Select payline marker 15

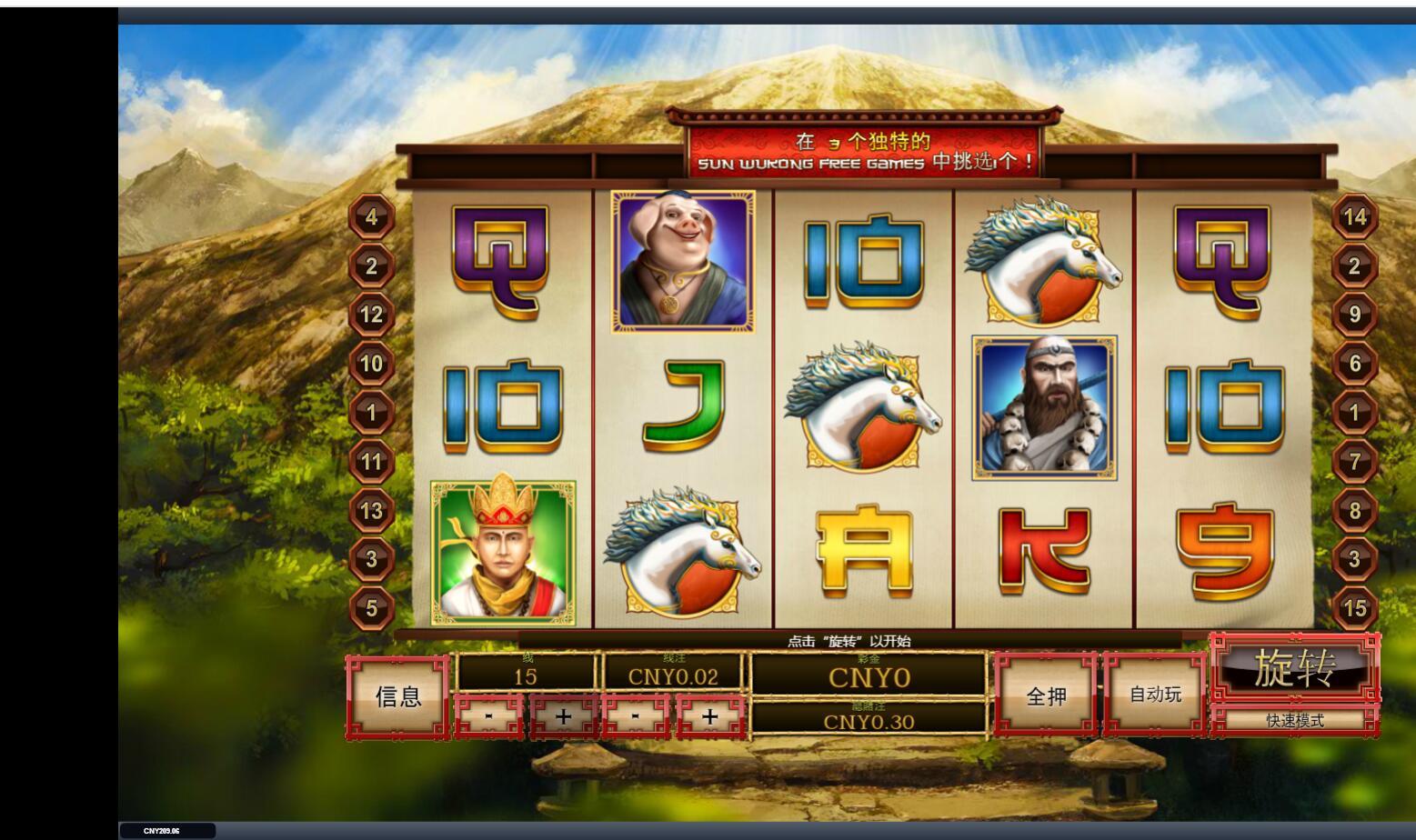point(1355,608)
